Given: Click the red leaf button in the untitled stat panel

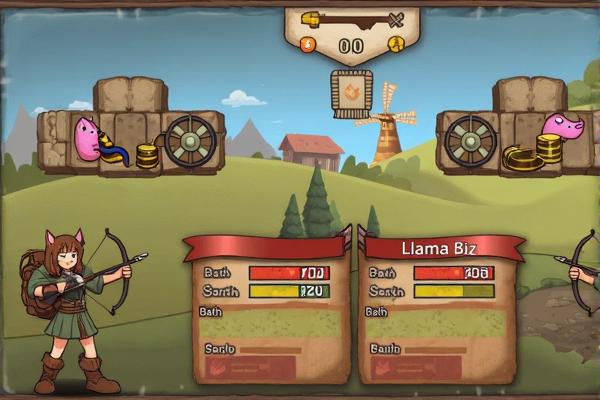Looking at the screenshot, I should pos(217,366).
